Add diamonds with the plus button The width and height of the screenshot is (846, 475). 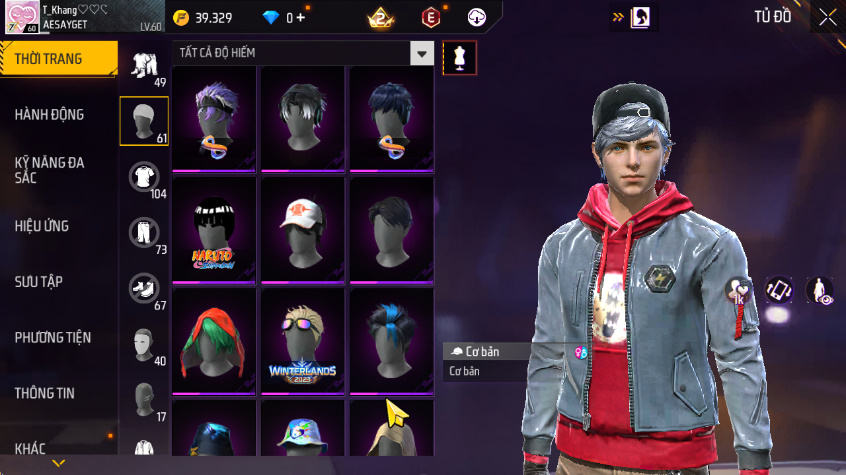coord(301,18)
